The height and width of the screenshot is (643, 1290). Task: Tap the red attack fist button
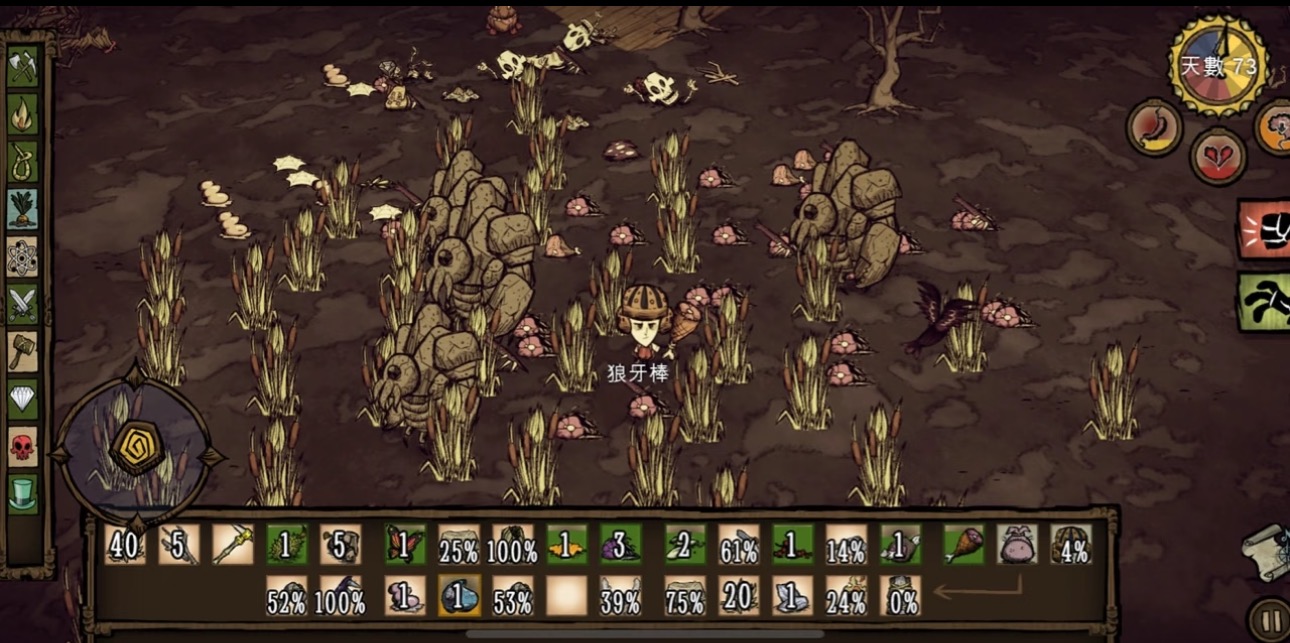1264,230
